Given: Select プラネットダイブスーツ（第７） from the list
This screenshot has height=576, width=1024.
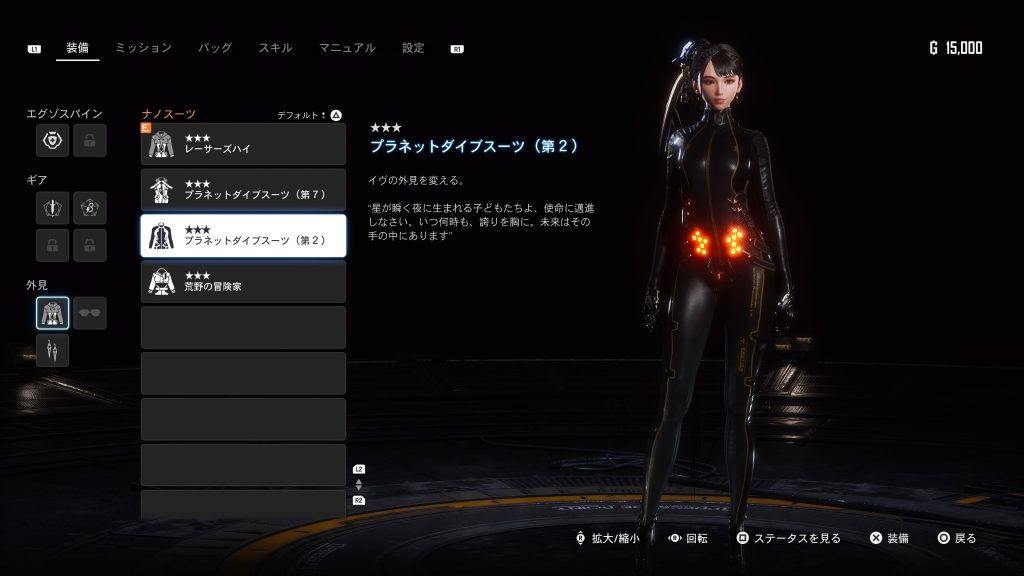Looking at the screenshot, I should [x=243, y=190].
